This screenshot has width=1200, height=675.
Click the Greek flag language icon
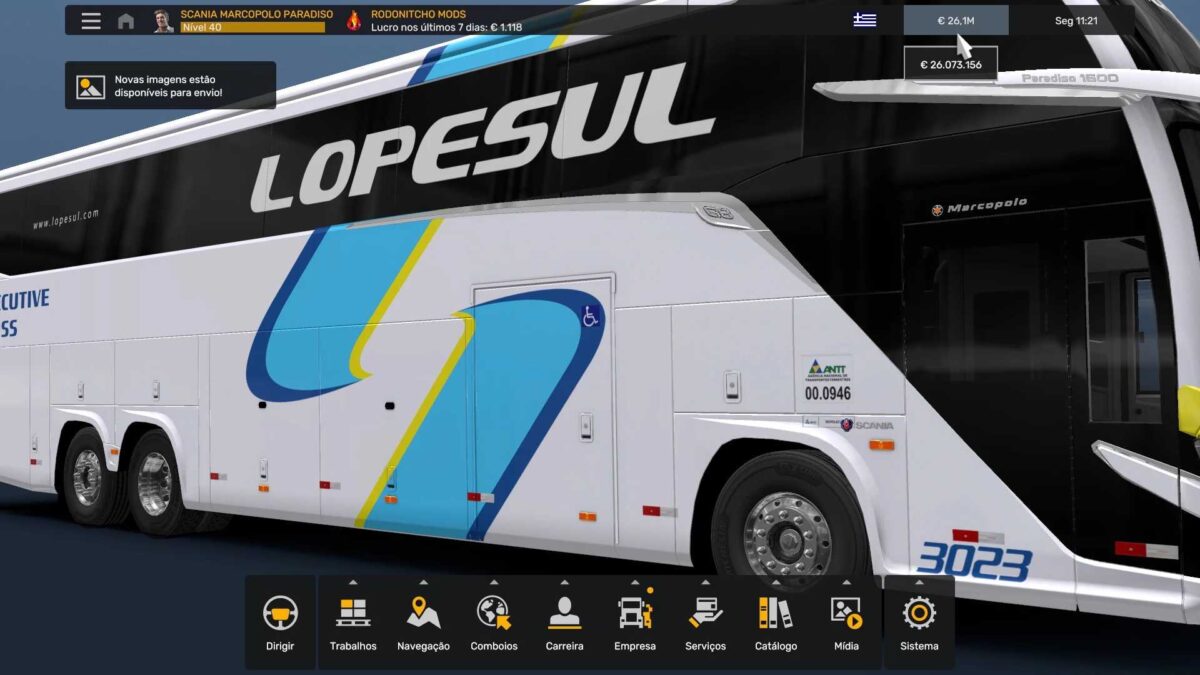pos(864,21)
